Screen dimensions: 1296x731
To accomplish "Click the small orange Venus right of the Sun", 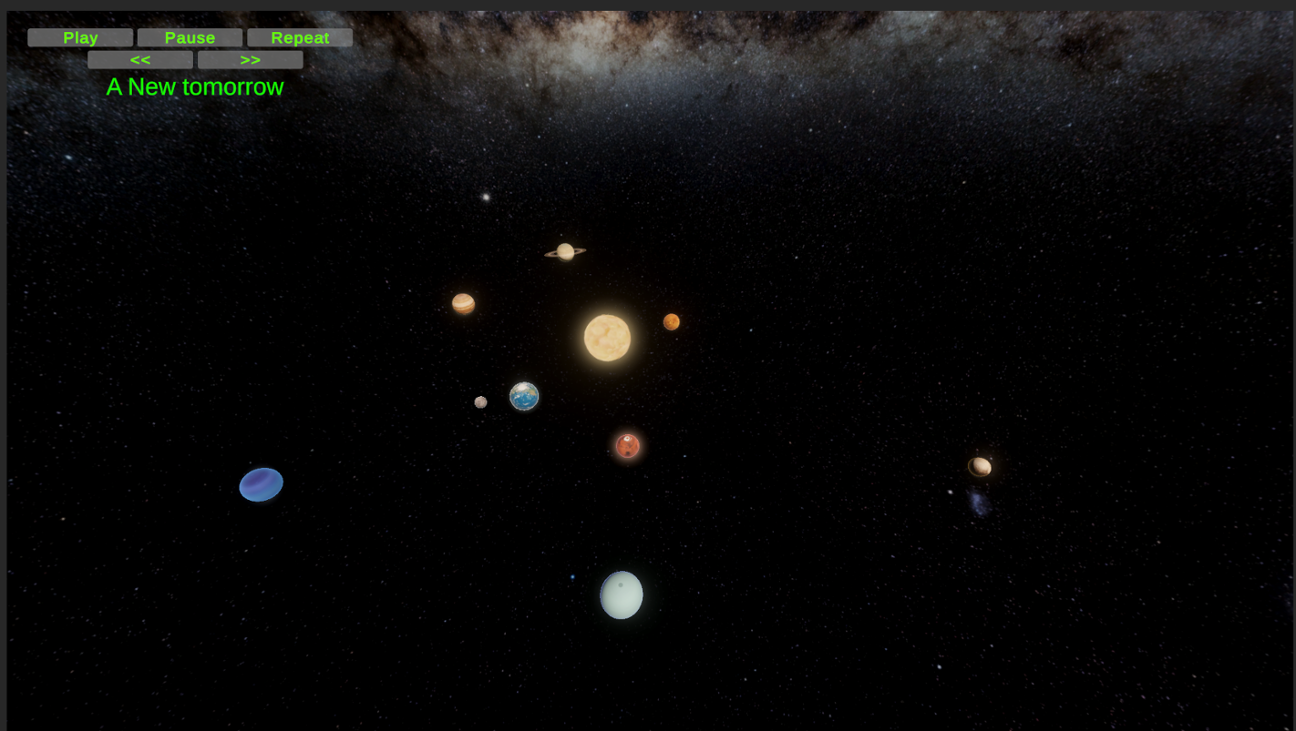I will 670,321.
